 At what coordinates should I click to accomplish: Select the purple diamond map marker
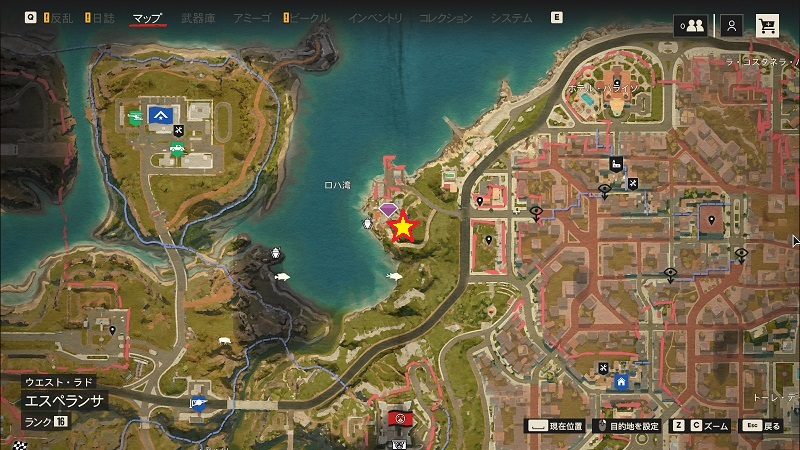[x=389, y=209]
